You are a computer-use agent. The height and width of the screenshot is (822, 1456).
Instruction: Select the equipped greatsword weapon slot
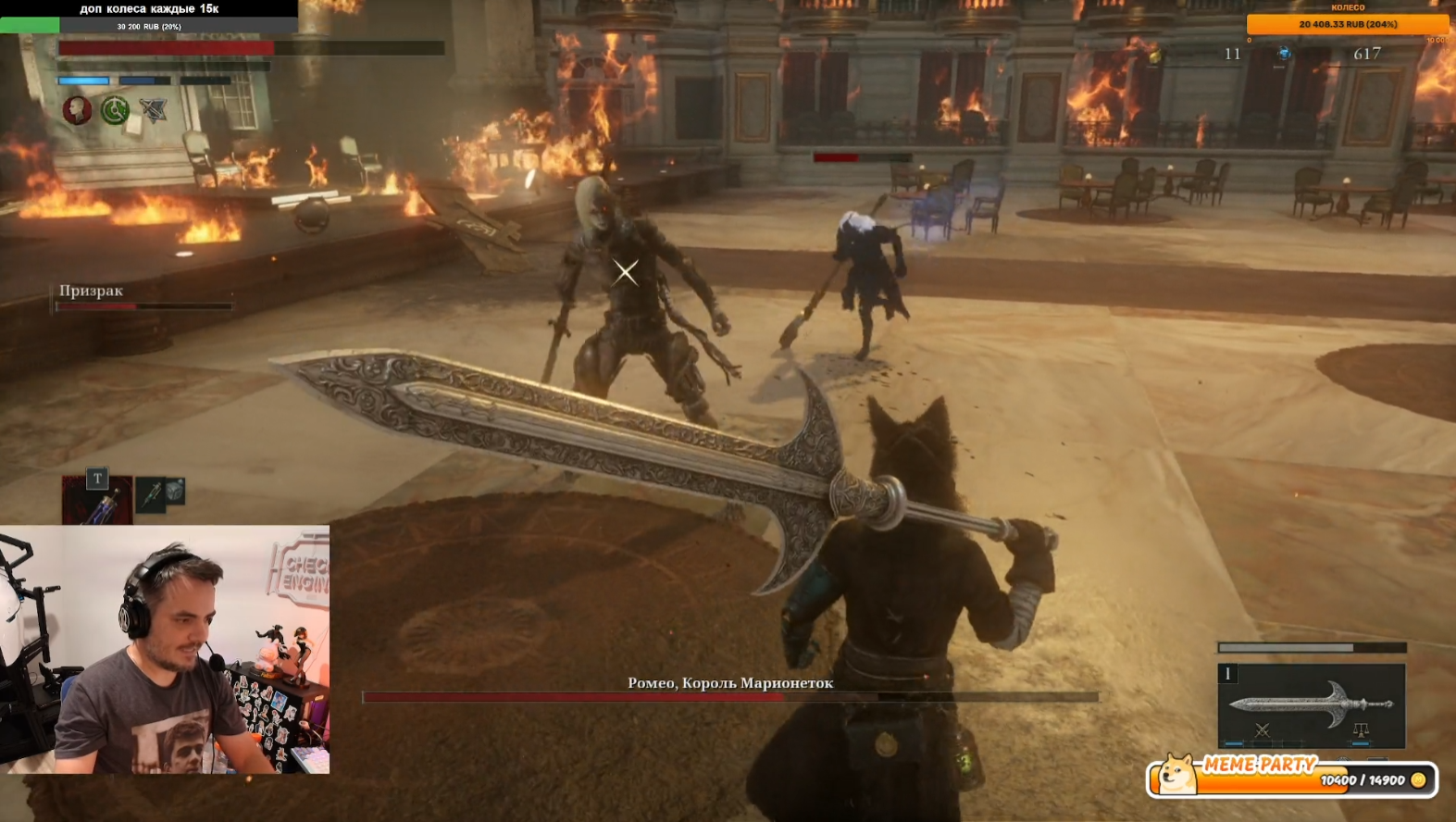(1311, 704)
